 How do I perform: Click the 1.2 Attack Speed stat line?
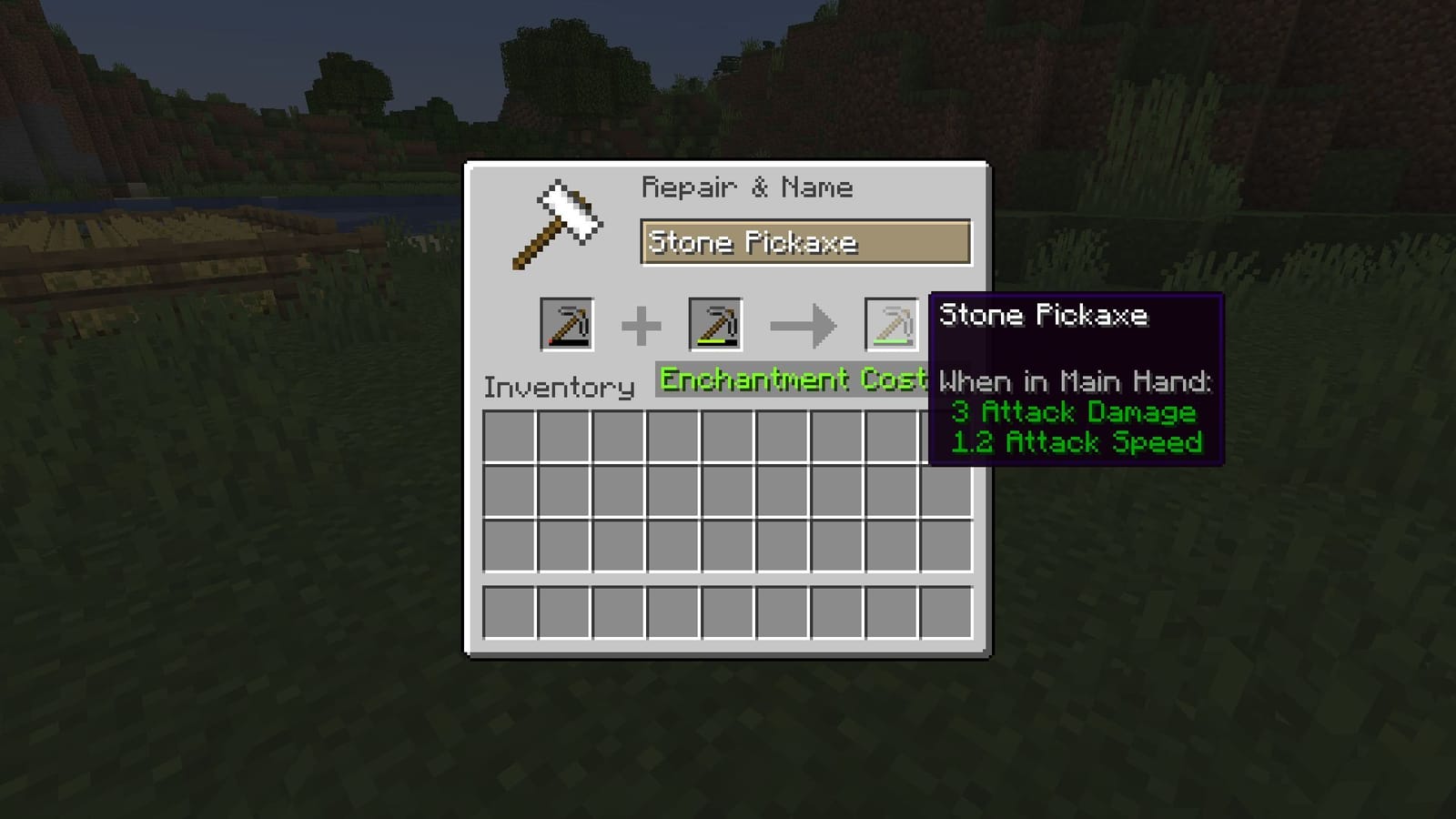(x=1077, y=443)
